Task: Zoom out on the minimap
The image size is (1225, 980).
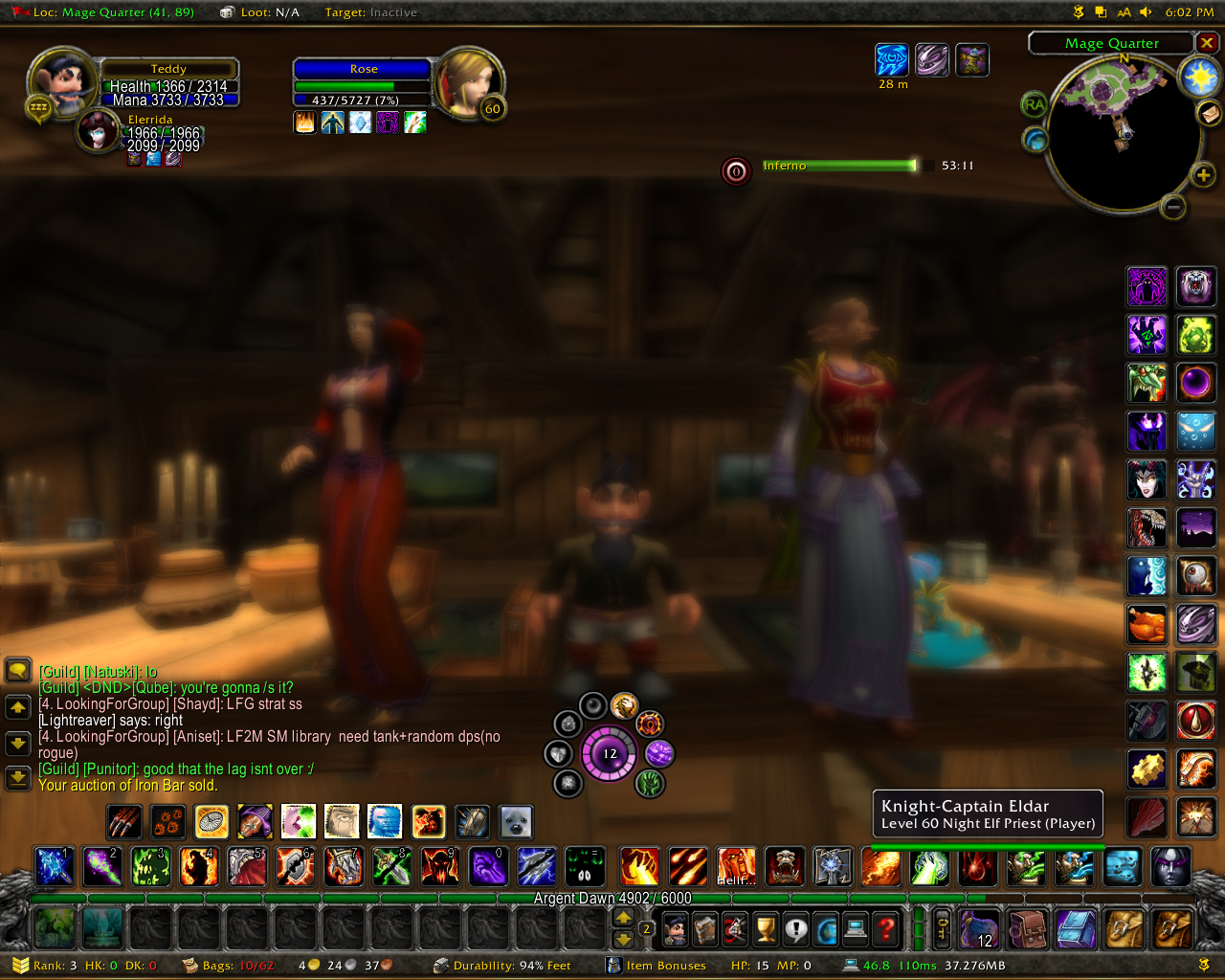Action: tap(1173, 207)
